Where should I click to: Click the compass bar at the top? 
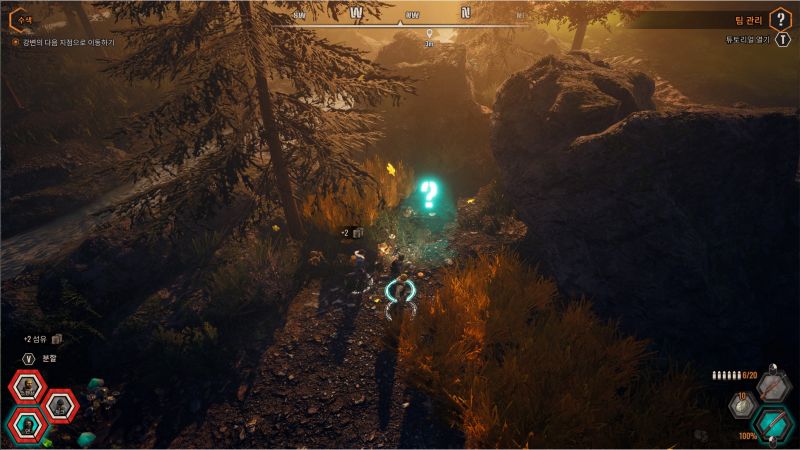point(410,15)
